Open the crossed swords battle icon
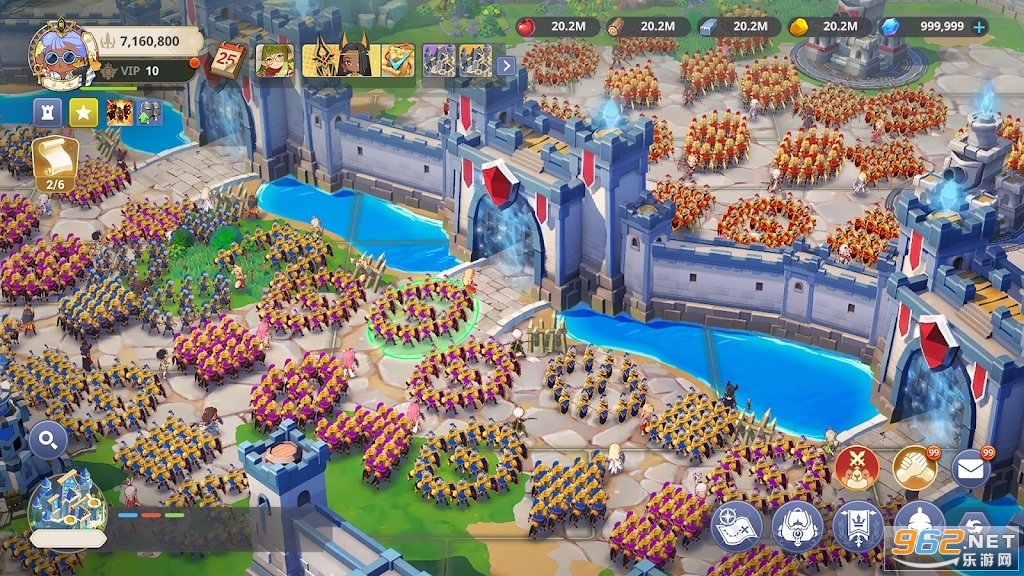The image size is (1024, 576). tap(856, 467)
